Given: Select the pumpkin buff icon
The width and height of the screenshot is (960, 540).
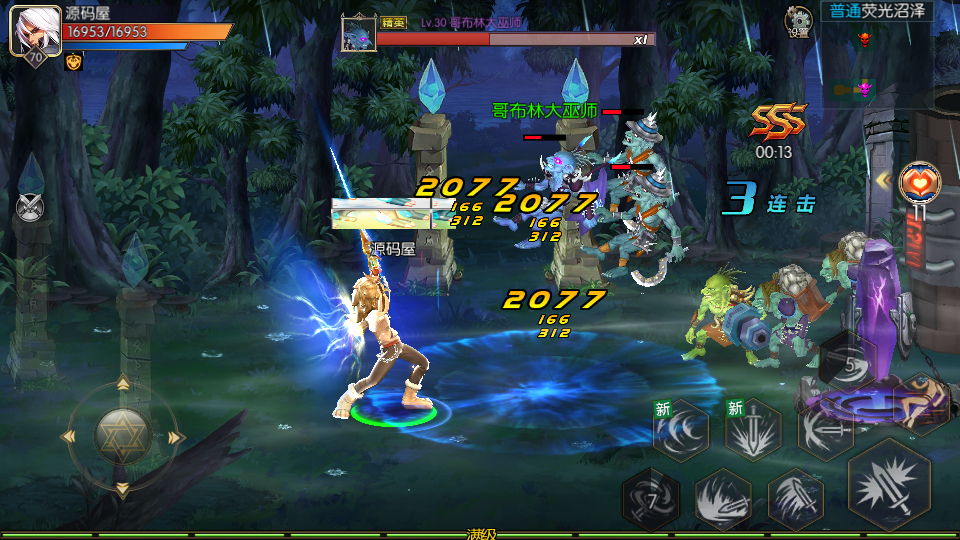Looking at the screenshot, I should [73, 62].
